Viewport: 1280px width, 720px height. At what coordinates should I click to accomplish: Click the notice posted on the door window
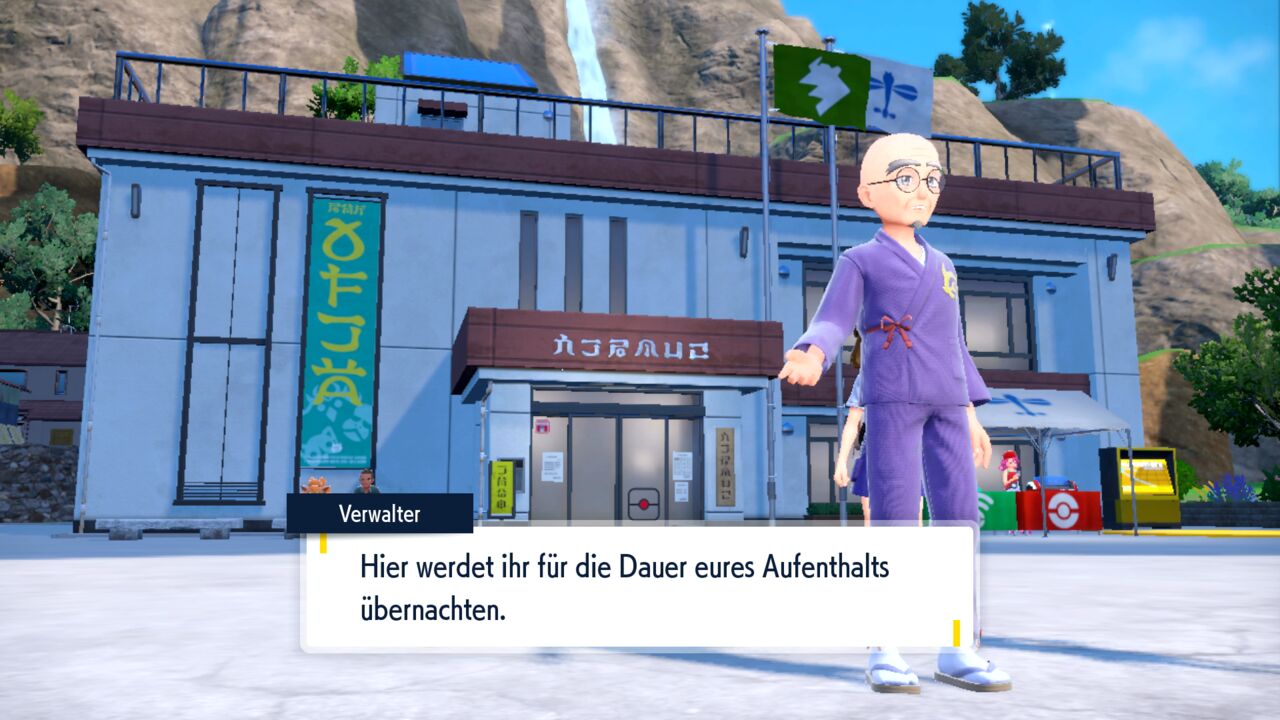point(552,468)
